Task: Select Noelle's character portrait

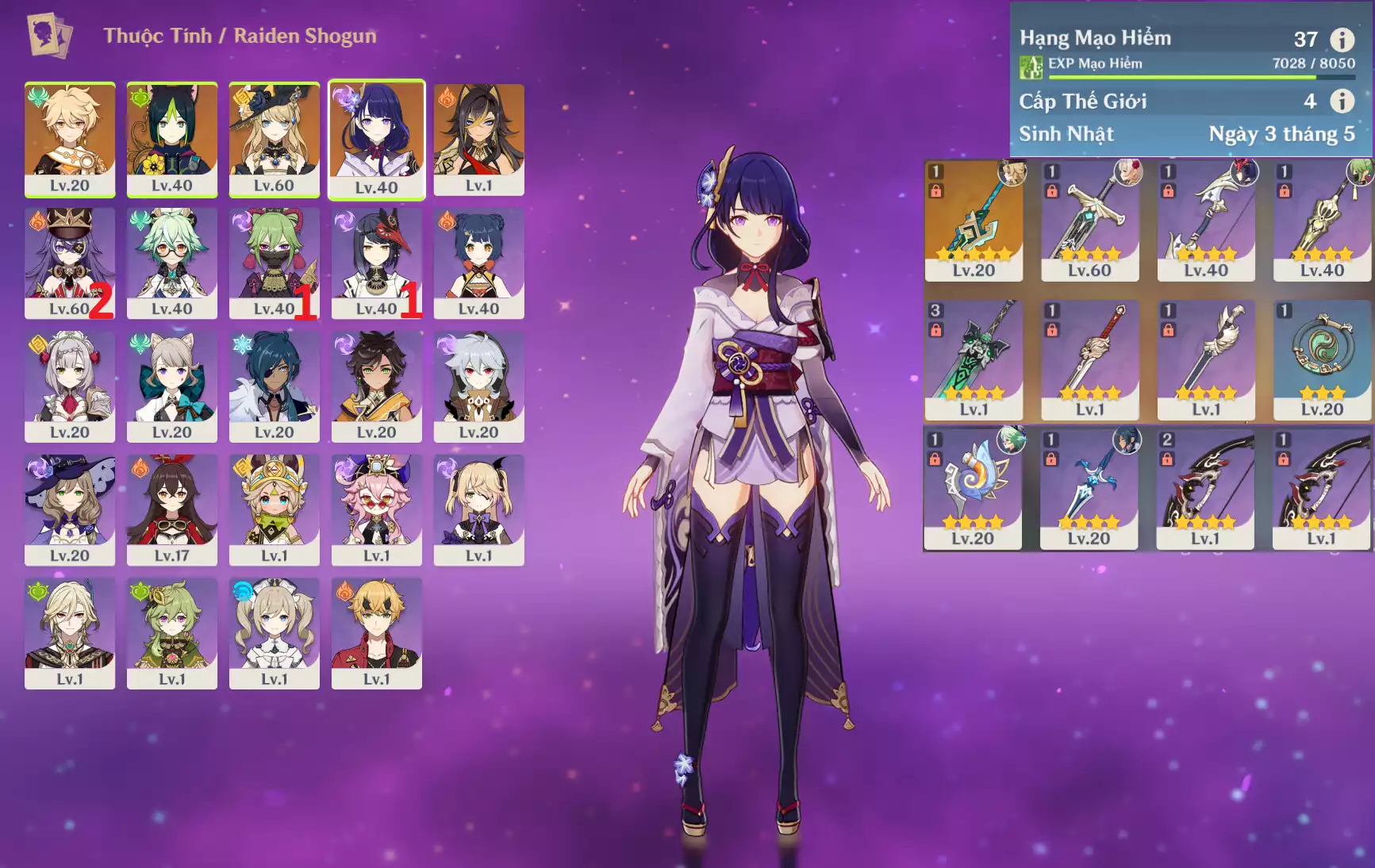Action: [70, 386]
